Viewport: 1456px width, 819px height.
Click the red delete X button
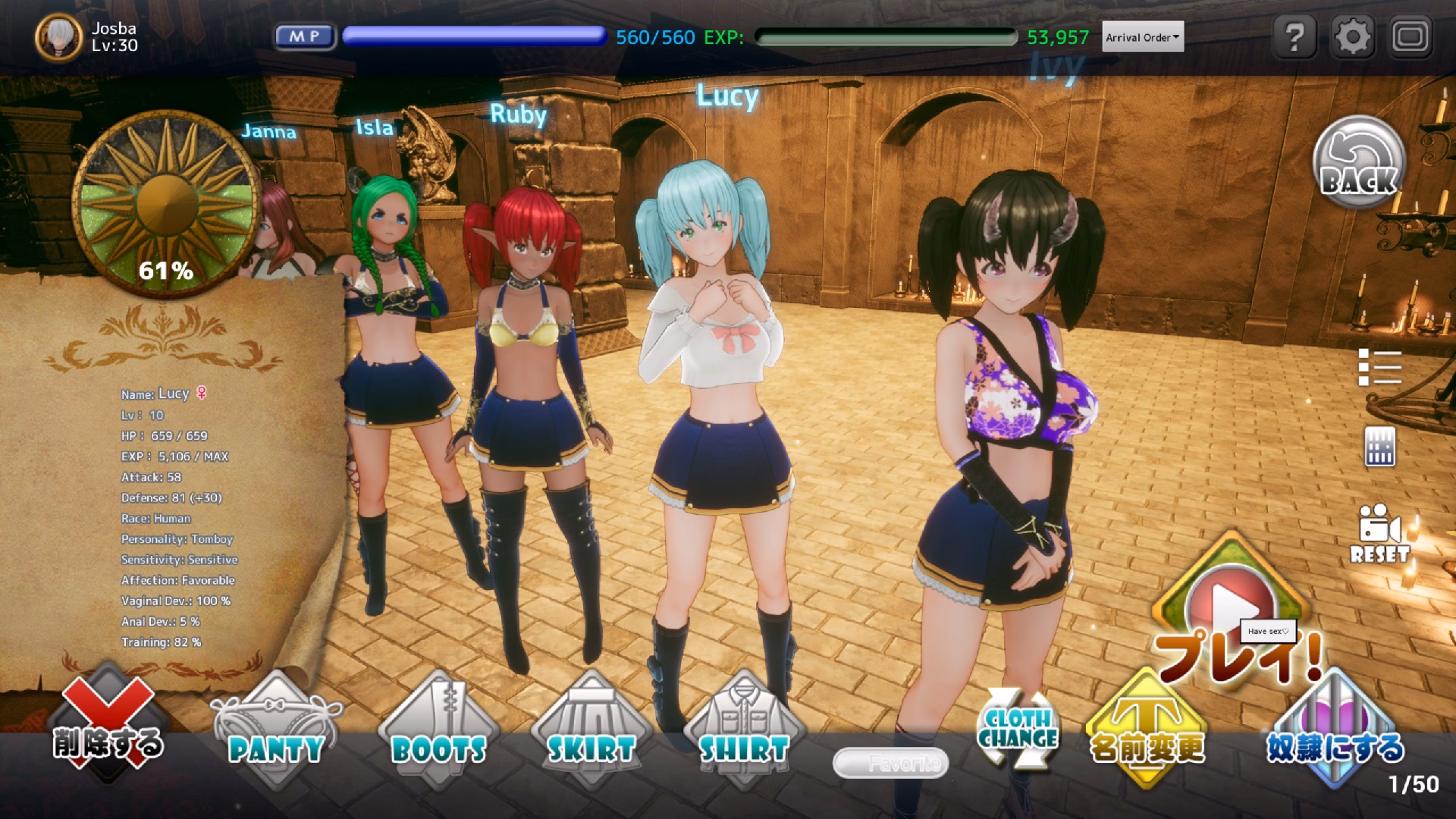point(107,724)
